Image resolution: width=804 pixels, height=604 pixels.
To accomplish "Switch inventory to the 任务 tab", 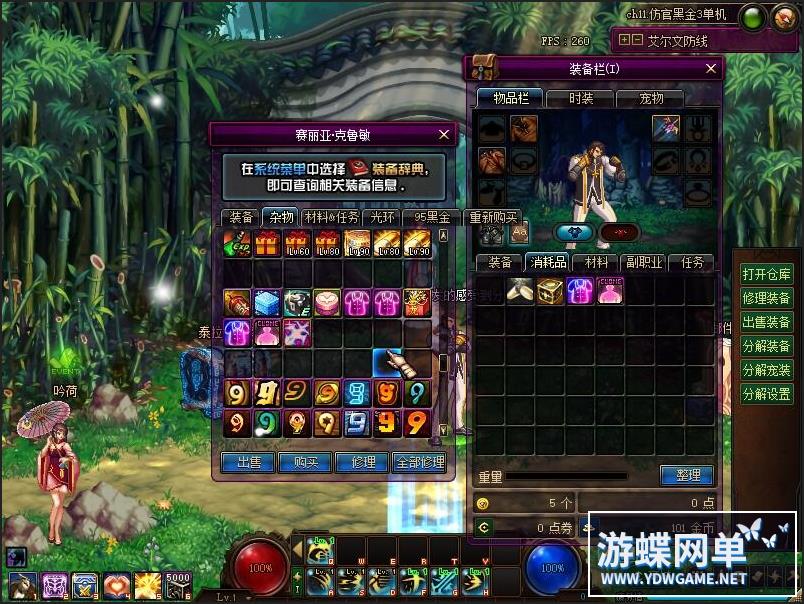I will [692, 262].
